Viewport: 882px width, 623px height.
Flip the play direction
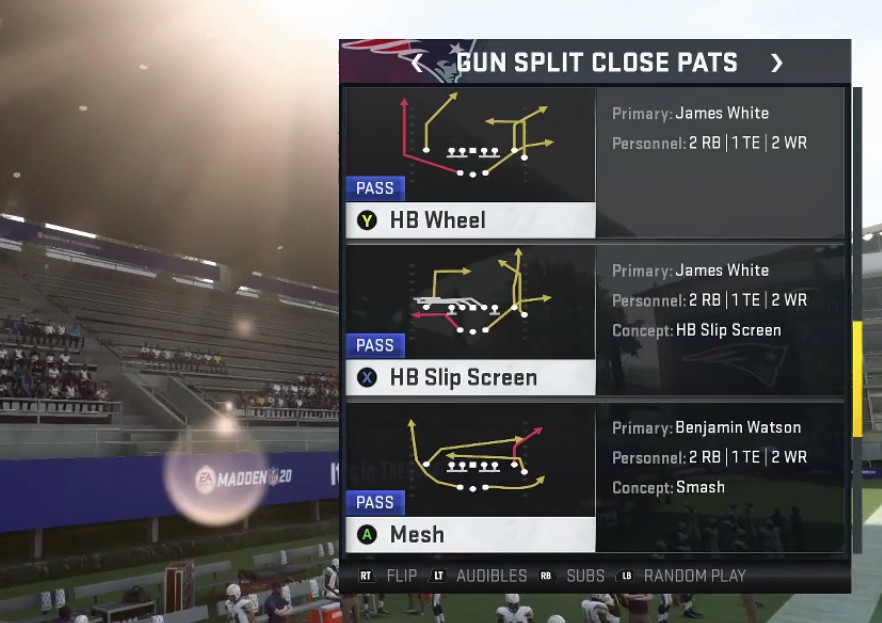[x=389, y=576]
